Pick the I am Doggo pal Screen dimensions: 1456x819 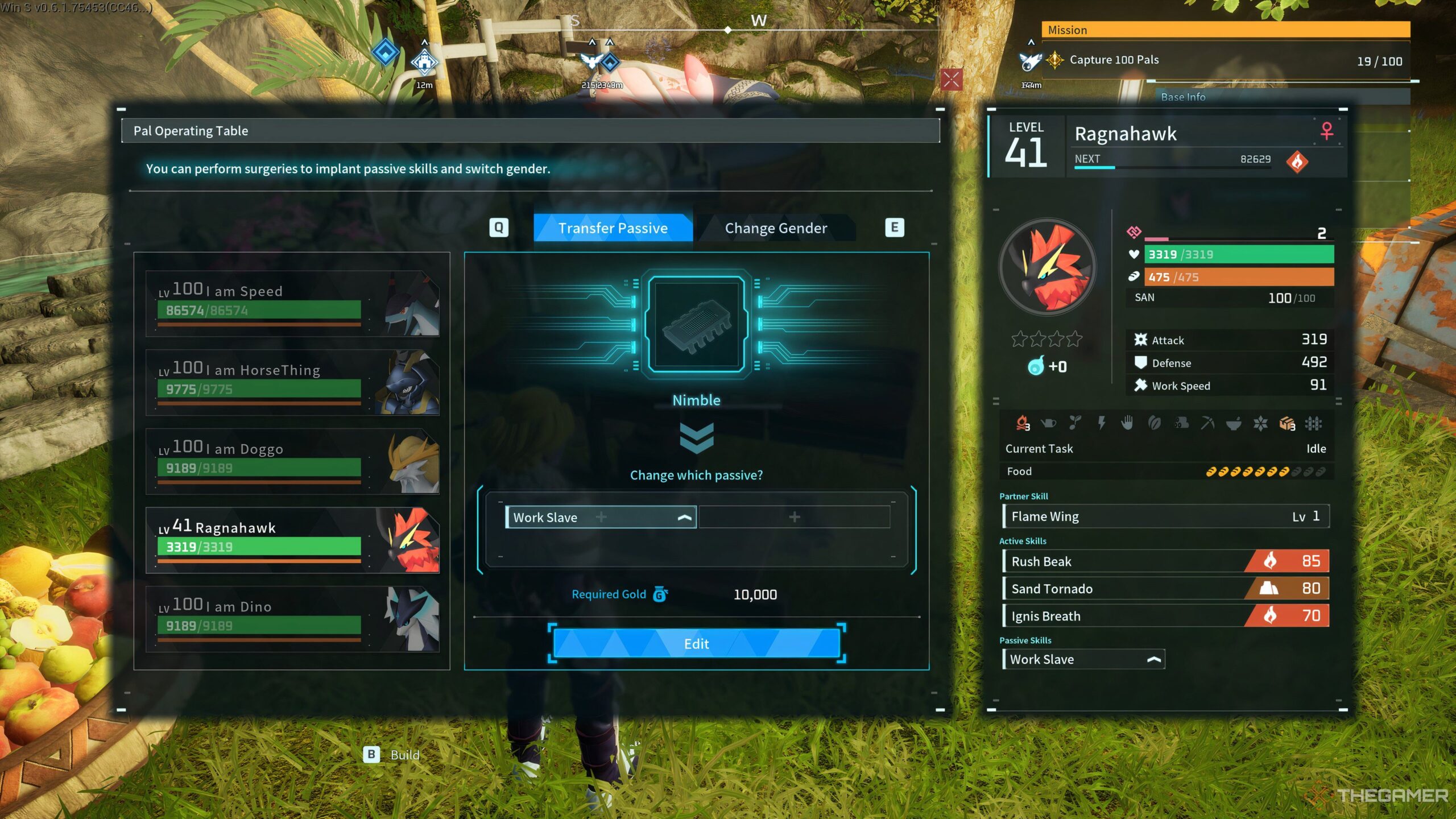click(x=292, y=461)
